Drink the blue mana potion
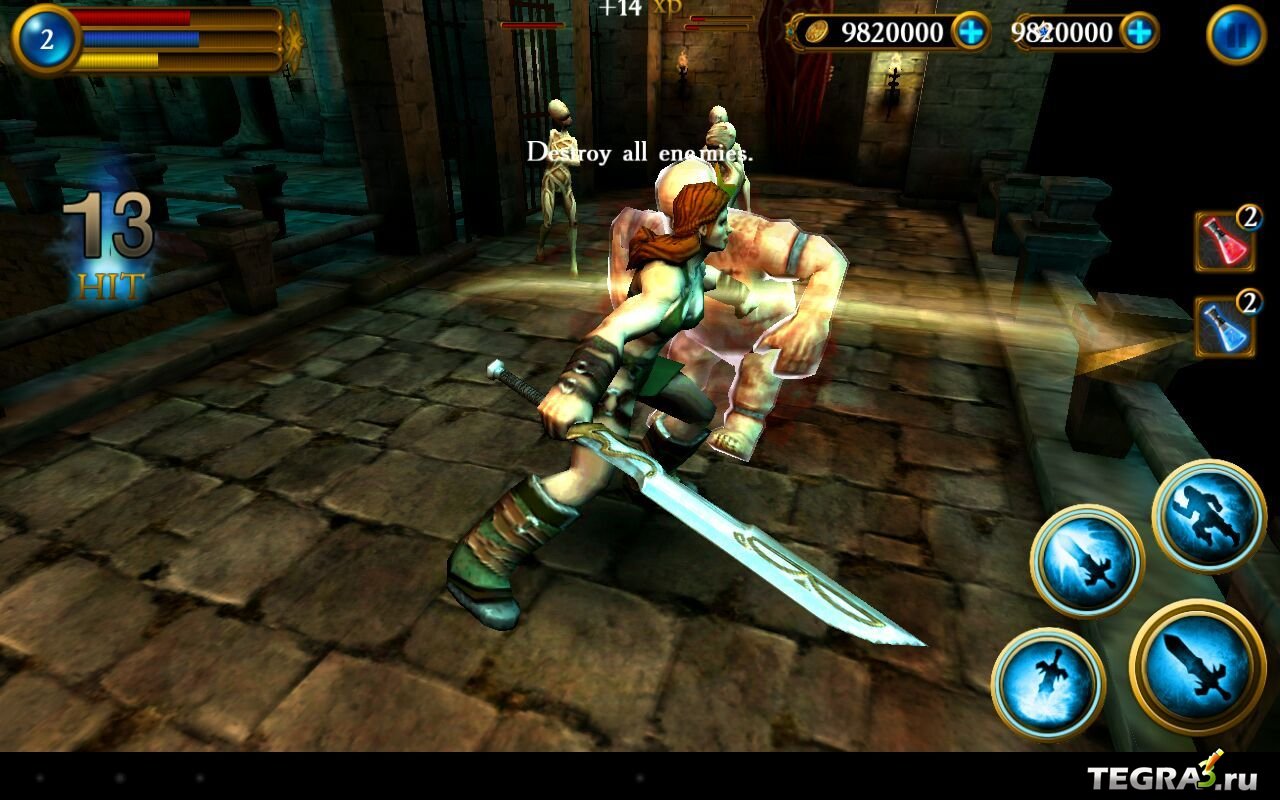The width and height of the screenshot is (1280, 800). point(1224,327)
